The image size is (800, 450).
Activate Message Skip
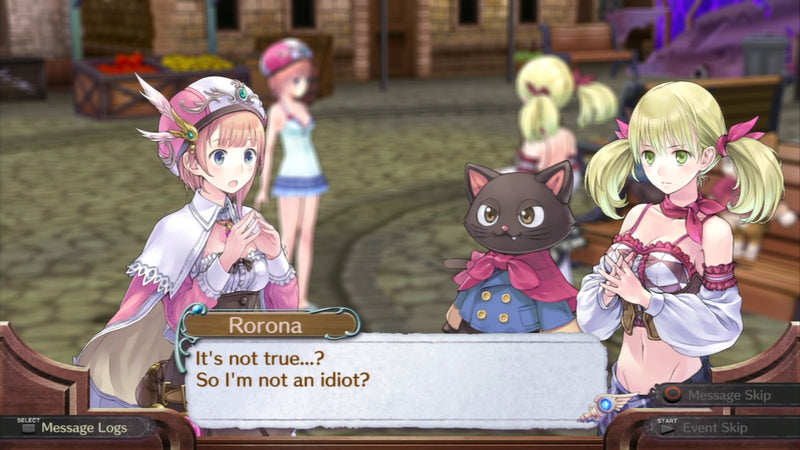(726, 395)
